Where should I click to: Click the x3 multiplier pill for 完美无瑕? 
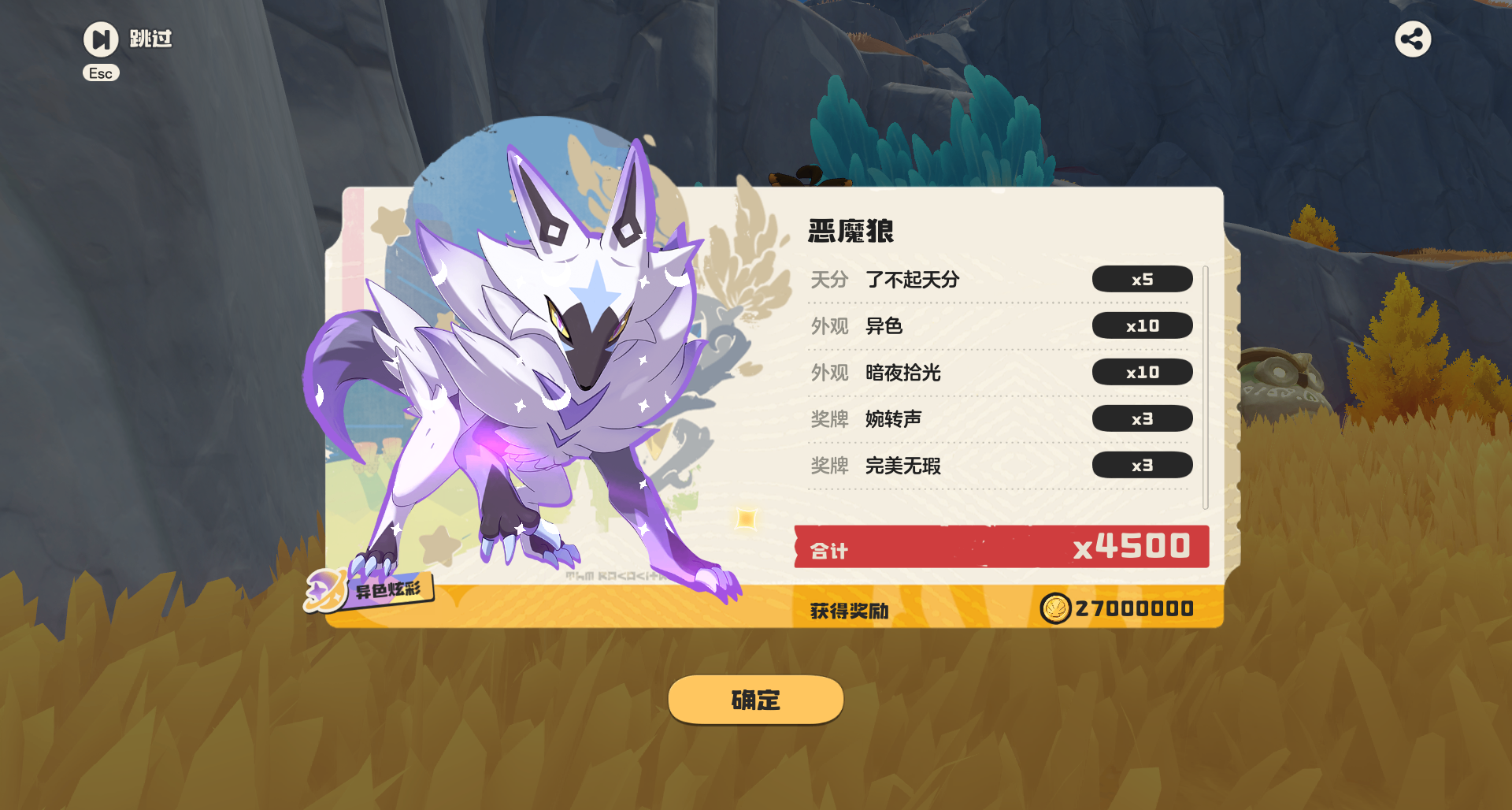tap(1143, 465)
